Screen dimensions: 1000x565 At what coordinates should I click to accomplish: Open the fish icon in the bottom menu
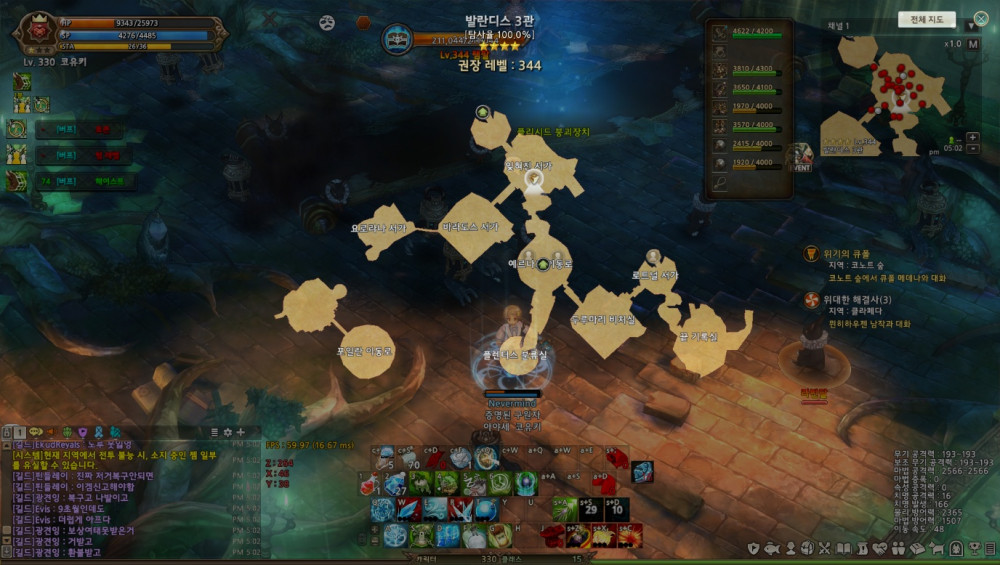[772, 549]
